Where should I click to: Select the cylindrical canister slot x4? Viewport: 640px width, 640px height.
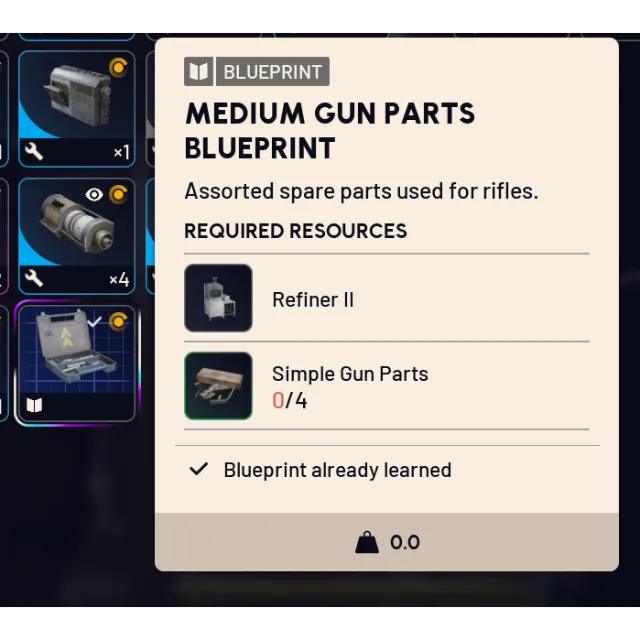coord(76,235)
